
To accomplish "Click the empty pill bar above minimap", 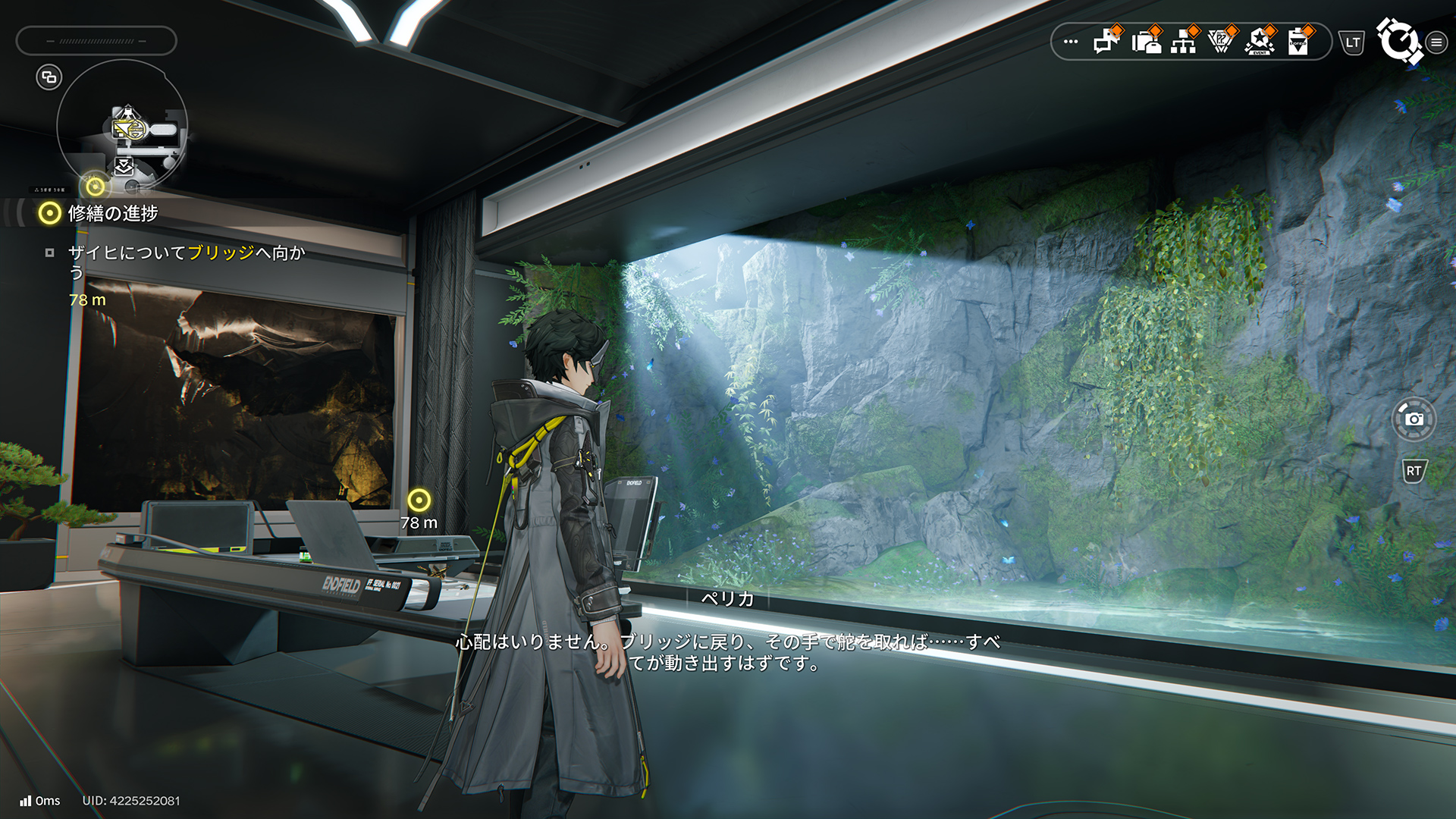I will click(x=96, y=41).
